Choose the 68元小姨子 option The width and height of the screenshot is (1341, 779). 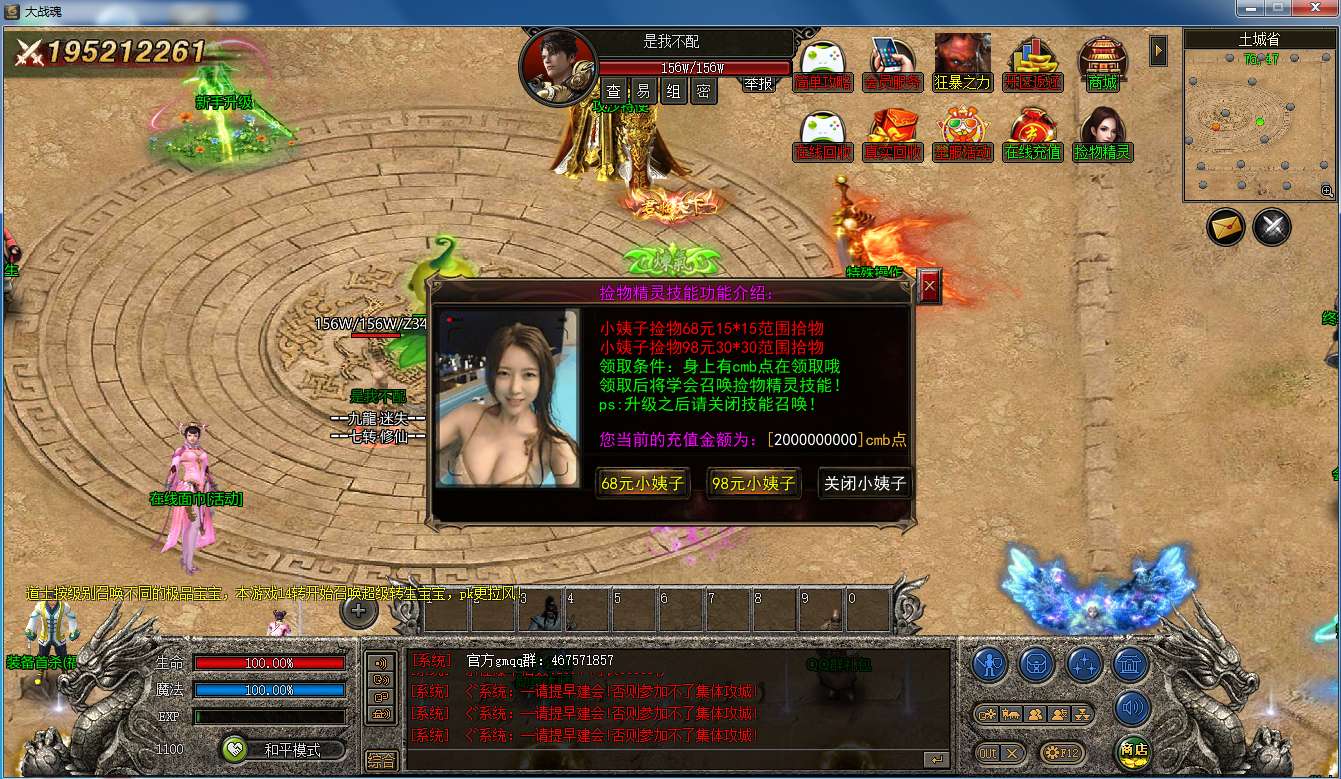pyautogui.click(x=643, y=483)
